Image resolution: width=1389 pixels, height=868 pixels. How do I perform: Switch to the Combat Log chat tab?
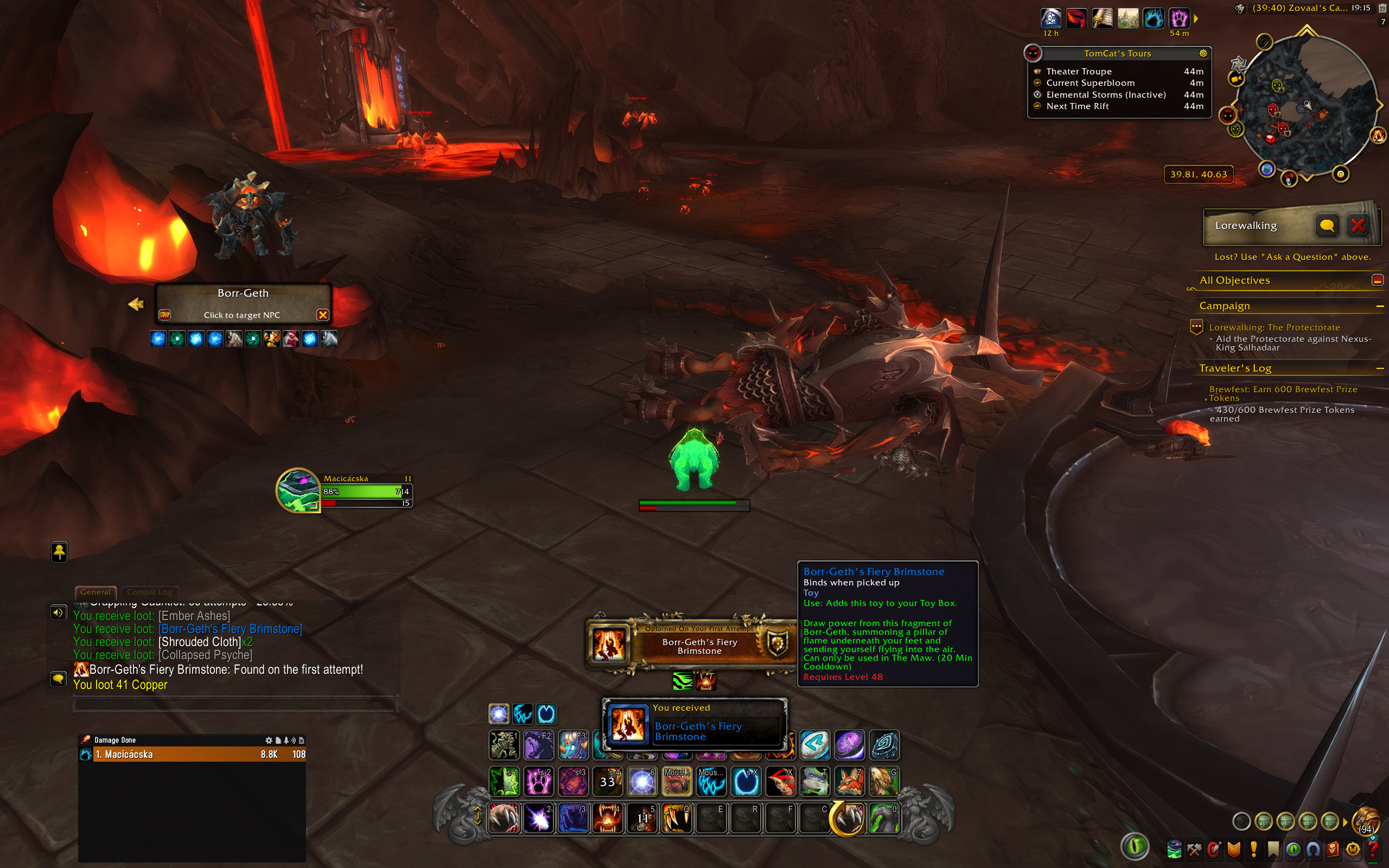149,592
